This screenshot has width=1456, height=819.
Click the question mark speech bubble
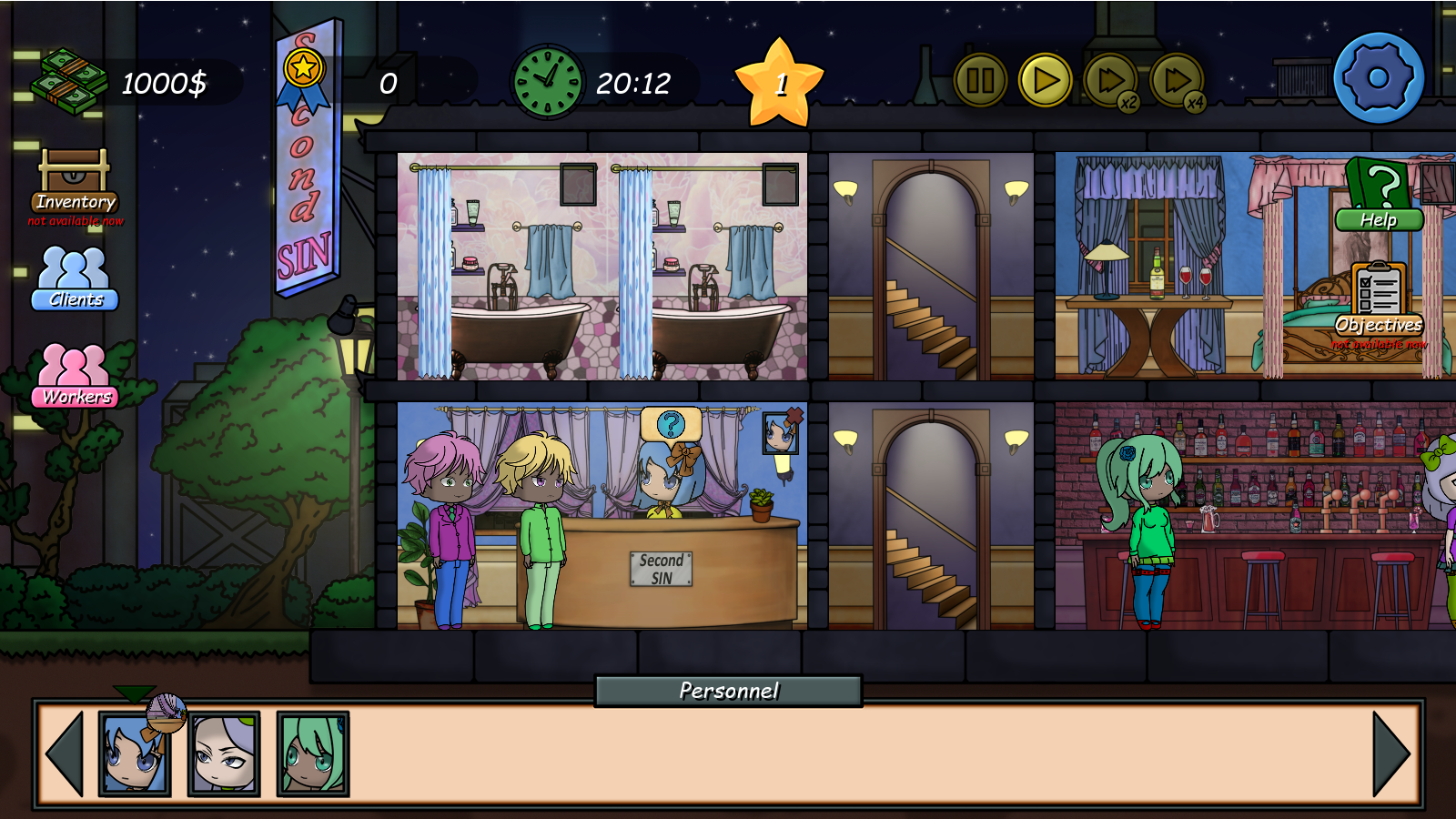pos(671,424)
